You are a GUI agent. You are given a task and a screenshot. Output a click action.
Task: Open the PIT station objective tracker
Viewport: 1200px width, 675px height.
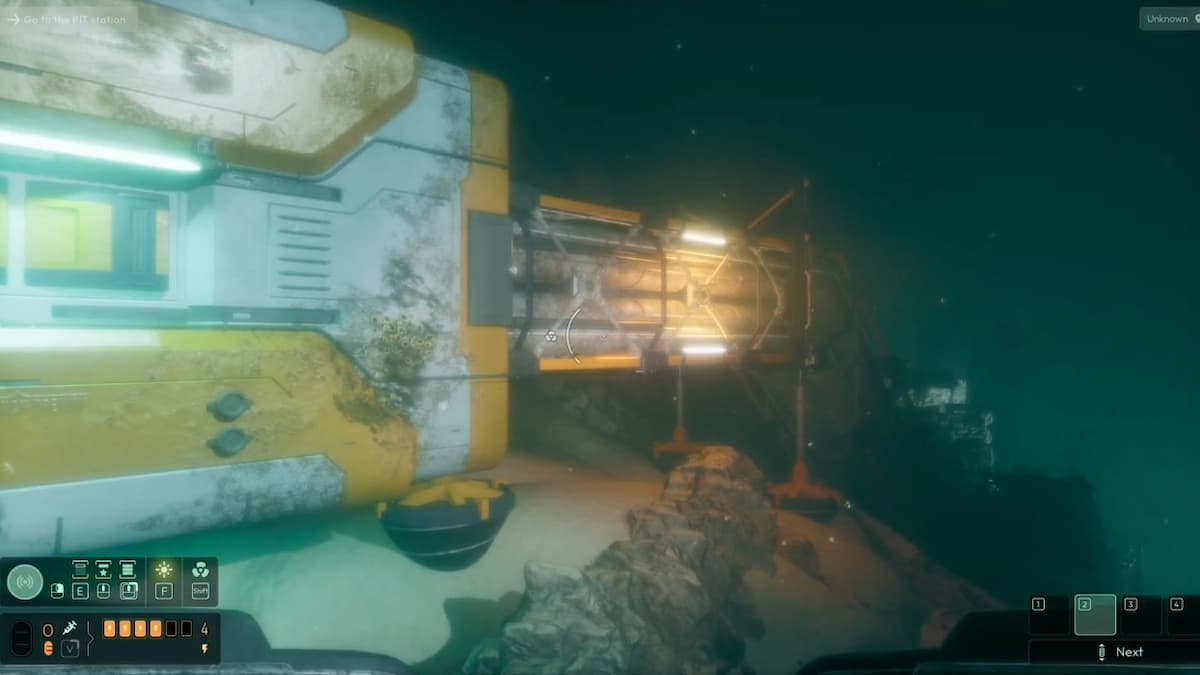coord(66,19)
